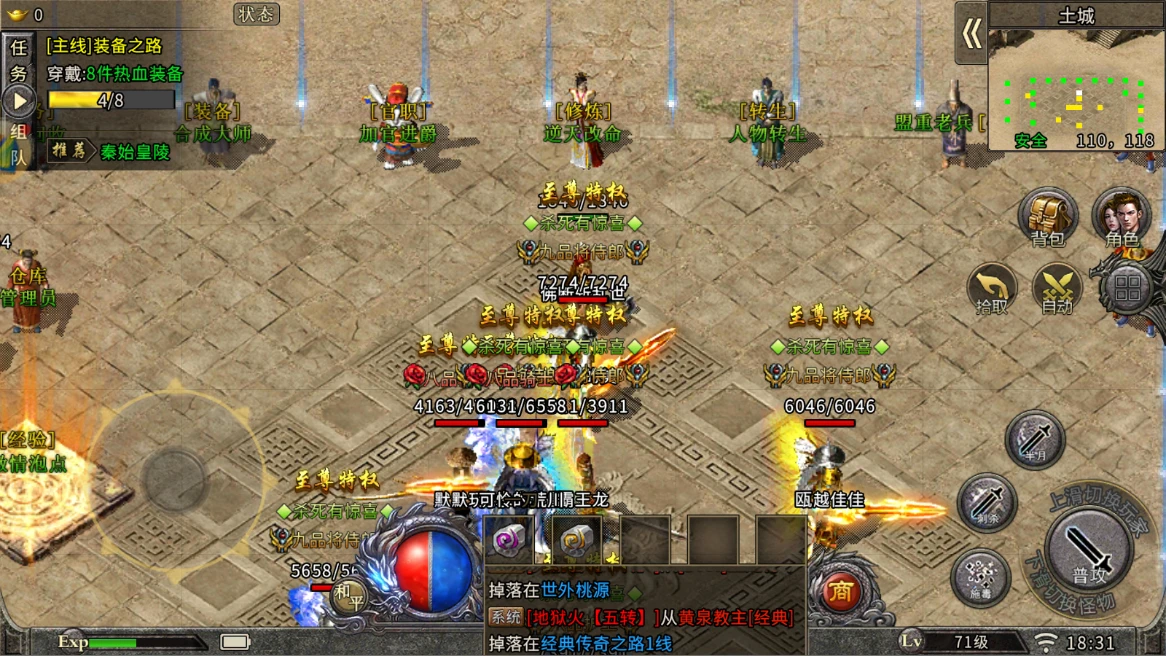
Task: Toggle 自动 auto-combat
Action: coord(1057,290)
